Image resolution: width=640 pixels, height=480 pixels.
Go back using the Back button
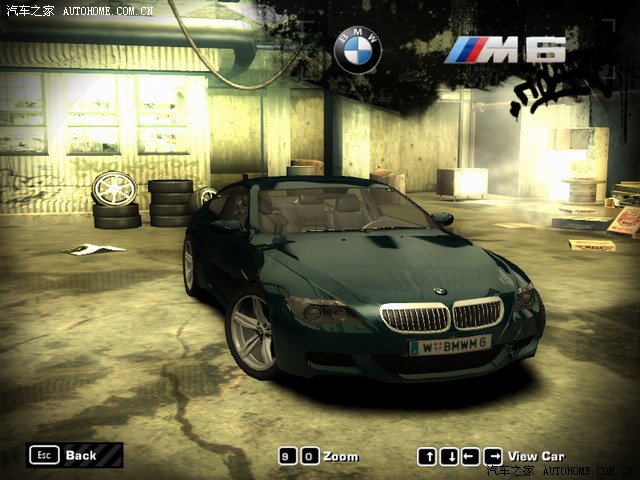coord(74,455)
